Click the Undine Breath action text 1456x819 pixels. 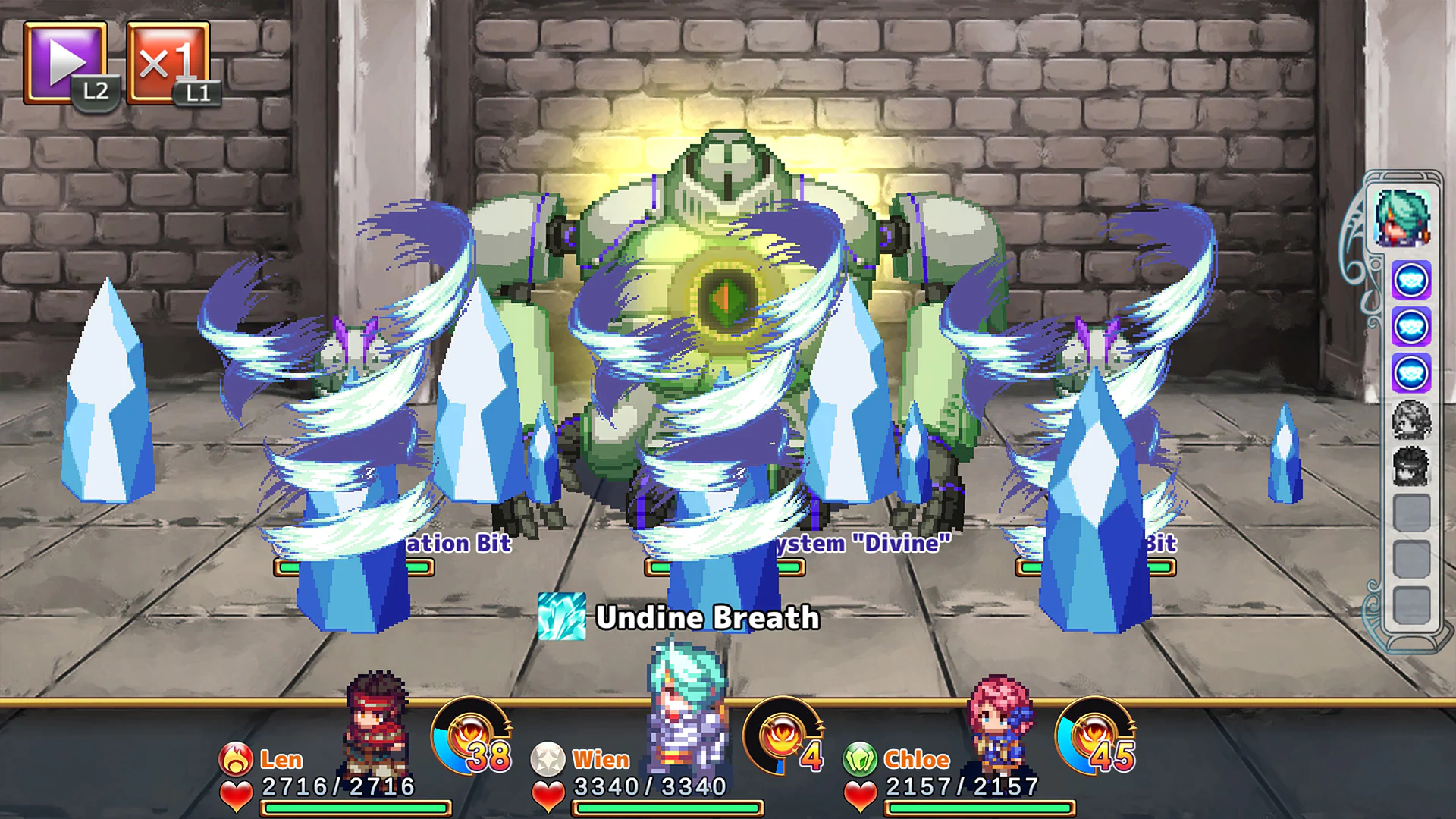(707, 618)
